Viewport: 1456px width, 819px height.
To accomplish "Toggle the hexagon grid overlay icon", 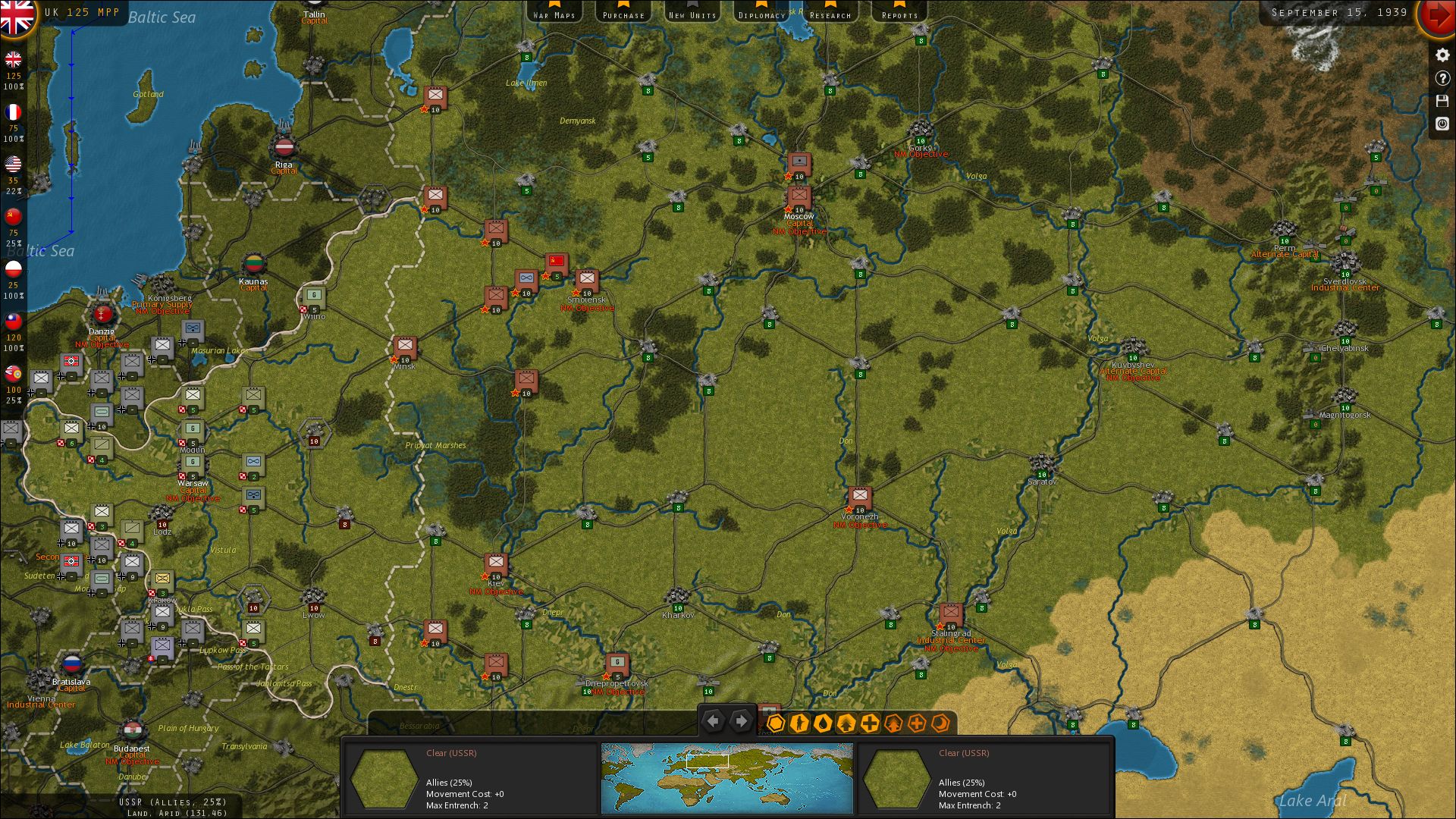I will coord(775,723).
